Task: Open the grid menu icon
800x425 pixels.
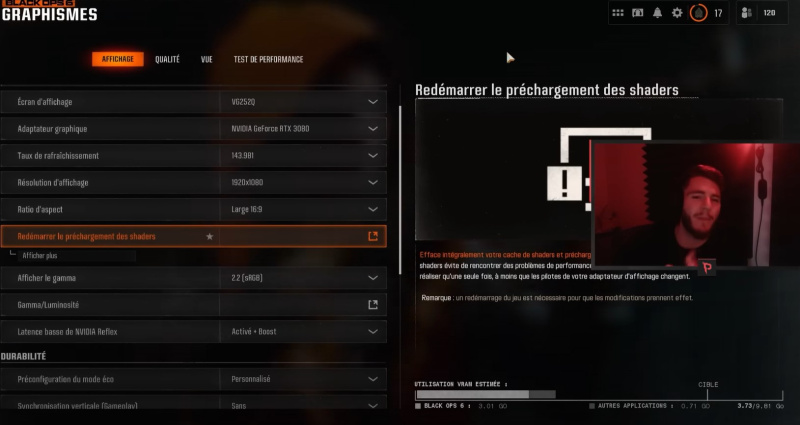Action: (618, 13)
